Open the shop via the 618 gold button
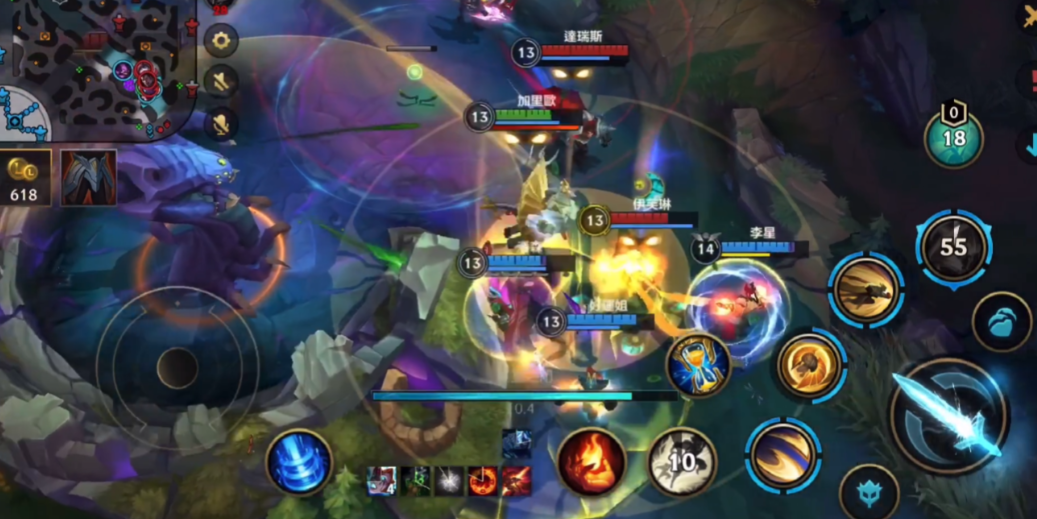 coord(24,179)
